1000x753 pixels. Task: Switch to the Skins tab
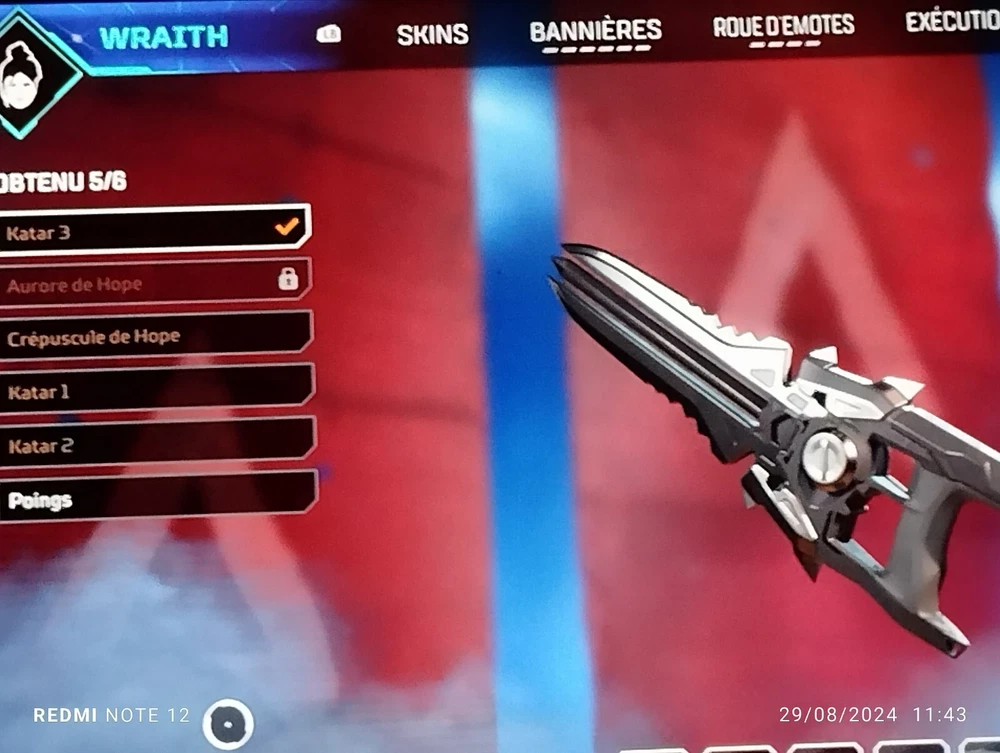(432, 34)
